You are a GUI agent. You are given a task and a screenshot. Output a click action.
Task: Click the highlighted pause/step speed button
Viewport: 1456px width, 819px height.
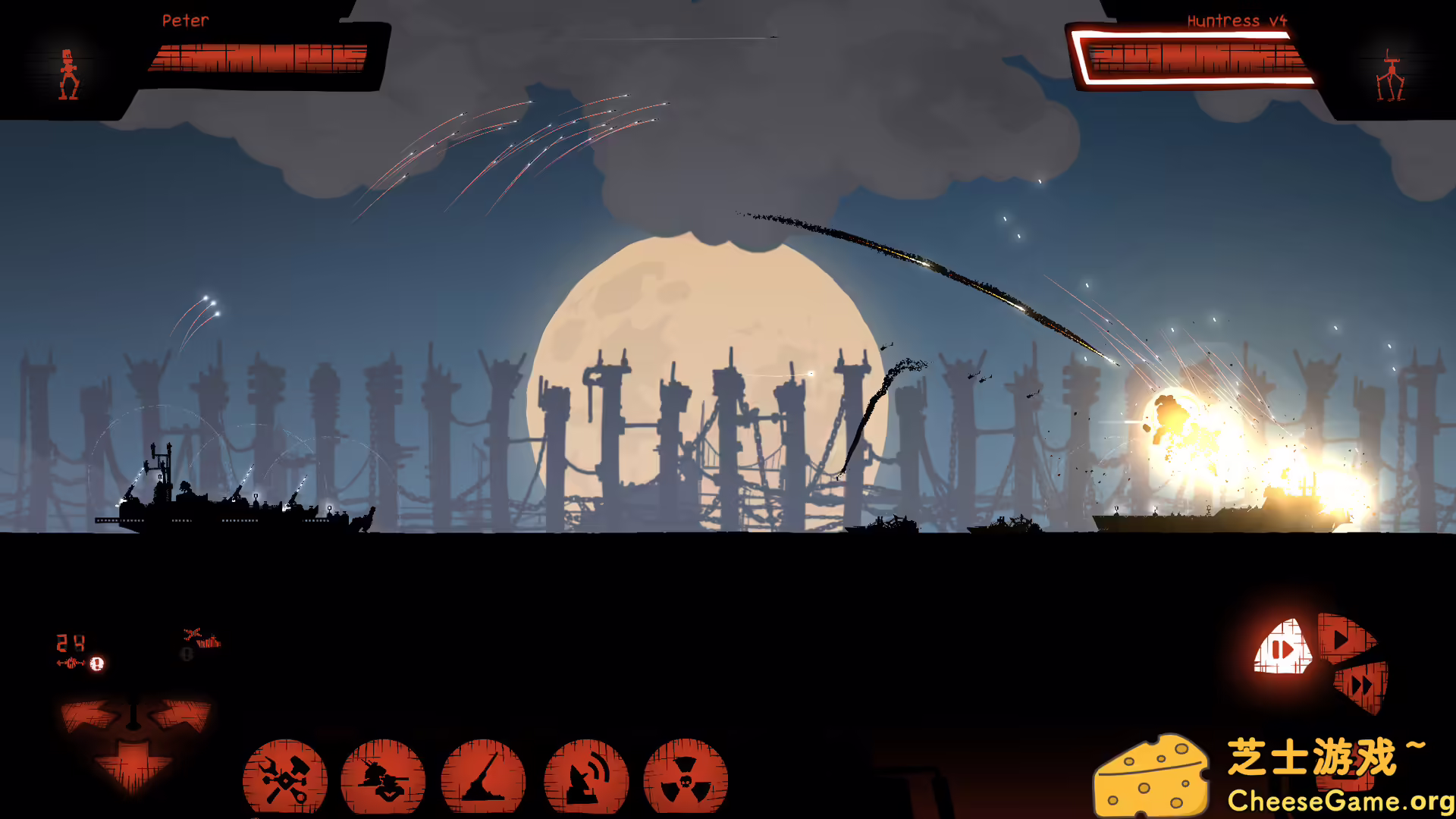pyautogui.click(x=1283, y=649)
